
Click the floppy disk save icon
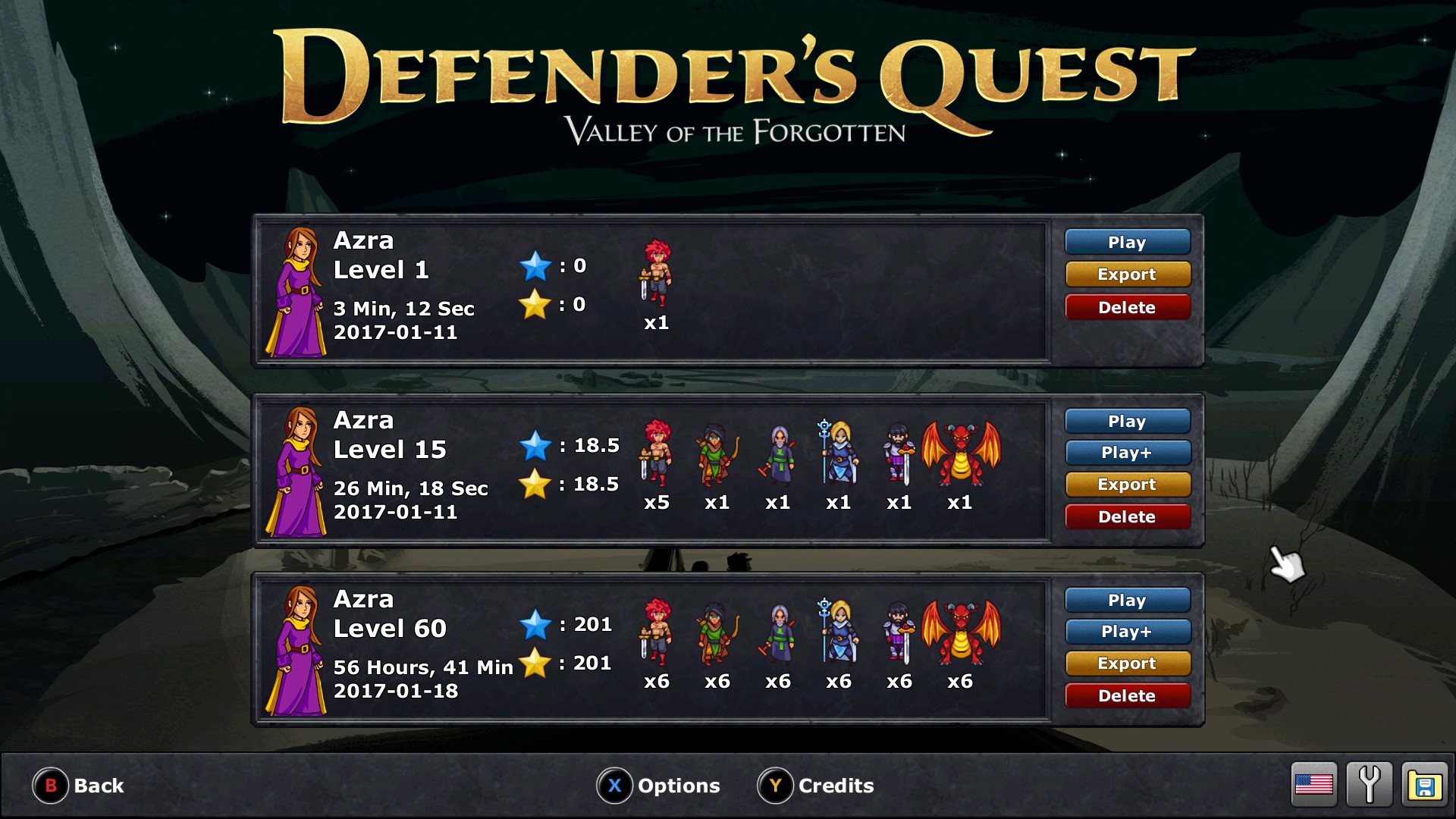1425,784
